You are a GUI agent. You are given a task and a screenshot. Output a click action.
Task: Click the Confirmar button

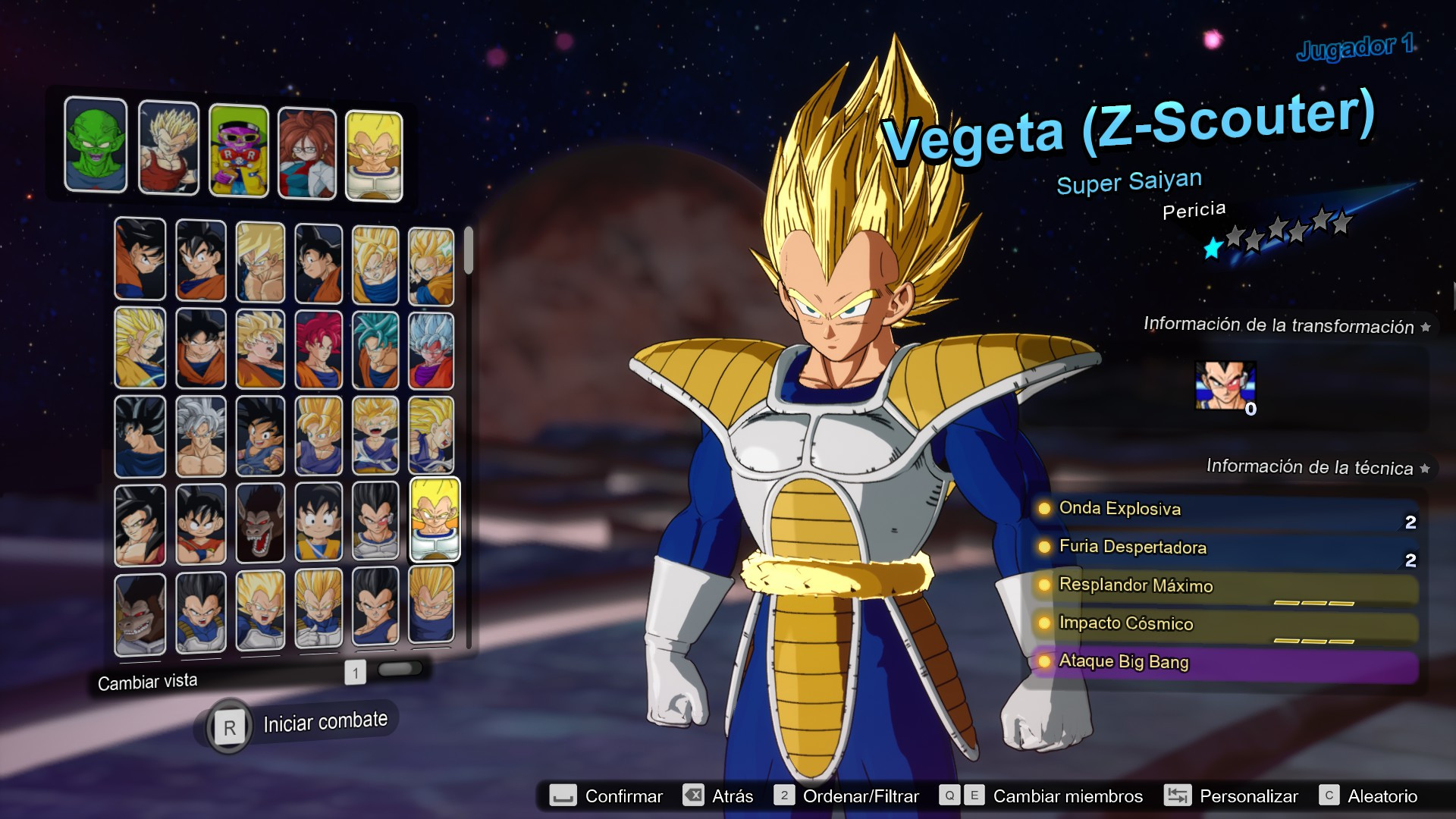pyautogui.click(x=622, y=796)
